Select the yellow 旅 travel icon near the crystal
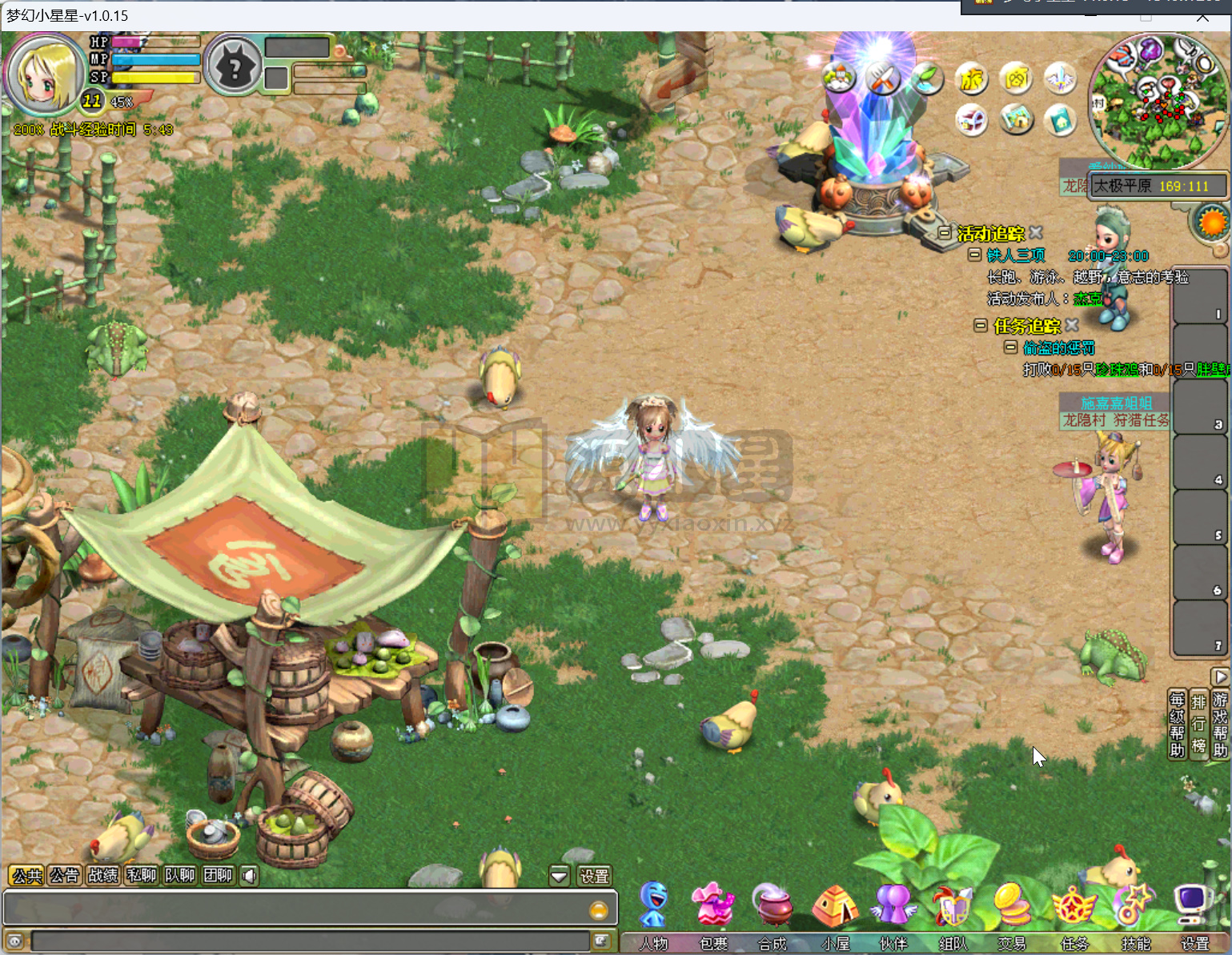This screenshot has height=955, width=1232. coord(971,79)
